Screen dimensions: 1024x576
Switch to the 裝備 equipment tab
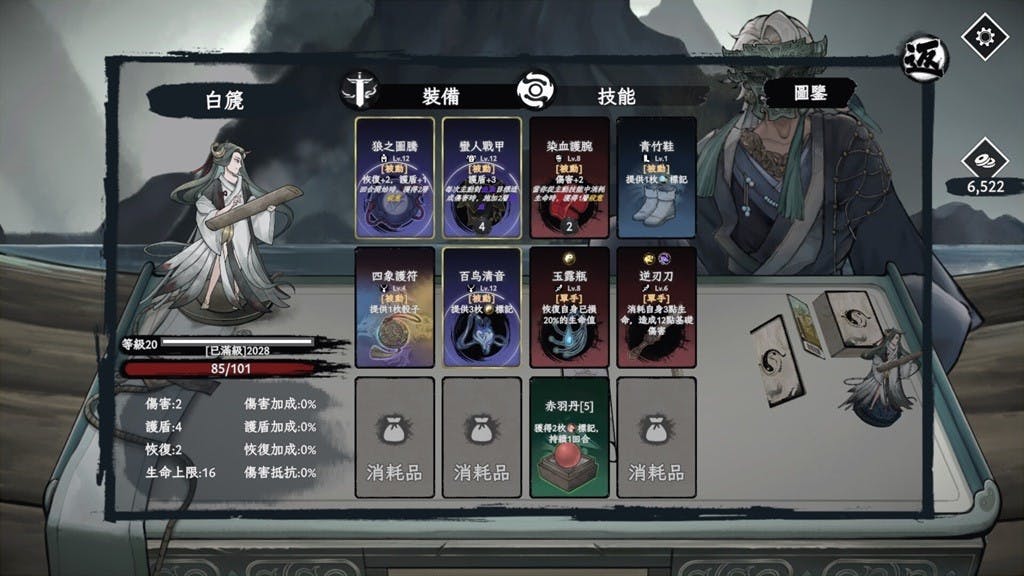click(x=440, y=96)
